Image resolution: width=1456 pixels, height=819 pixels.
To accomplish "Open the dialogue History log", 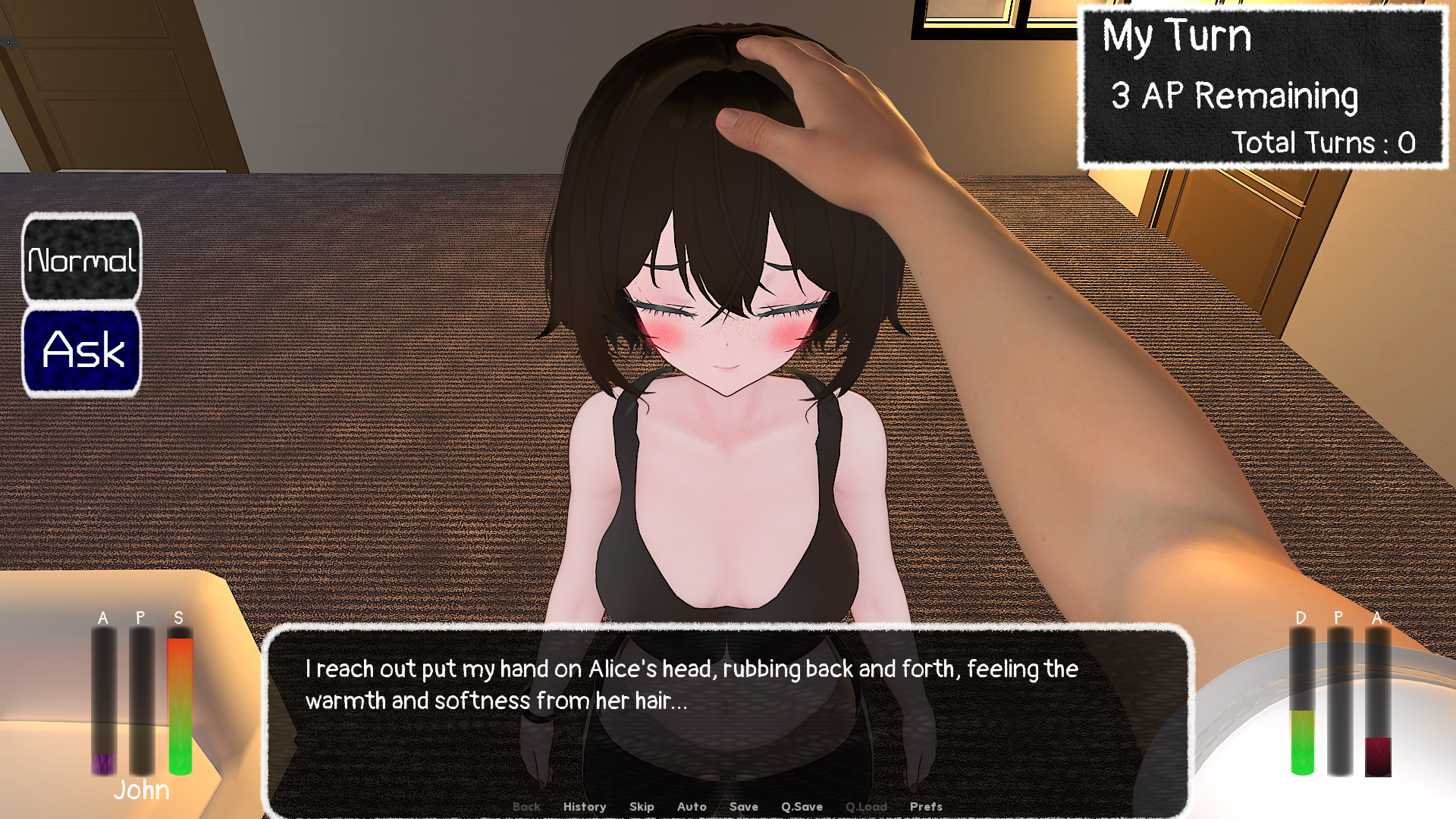I will [x=584, y=807].
